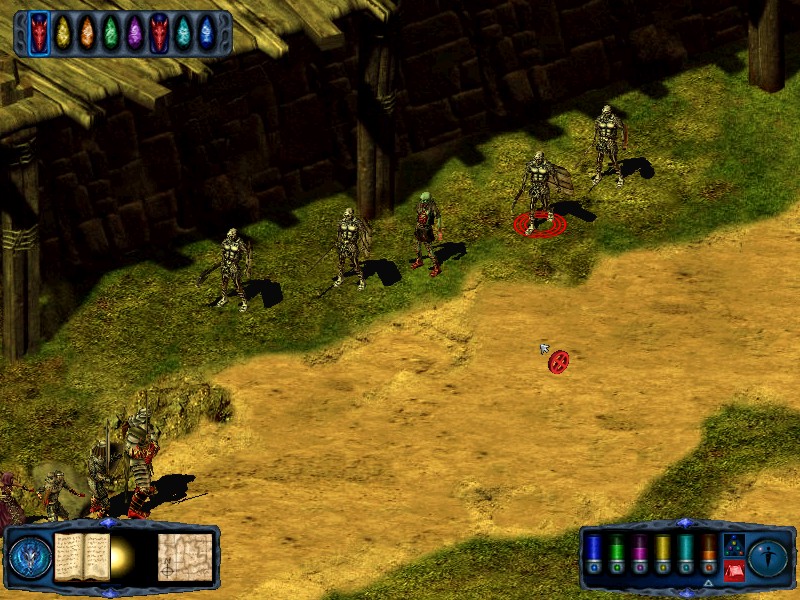Click the small triangle expander under the vials
Image resolution: width=800 pixels, height=600 pixels.
(x=708, y=583)
